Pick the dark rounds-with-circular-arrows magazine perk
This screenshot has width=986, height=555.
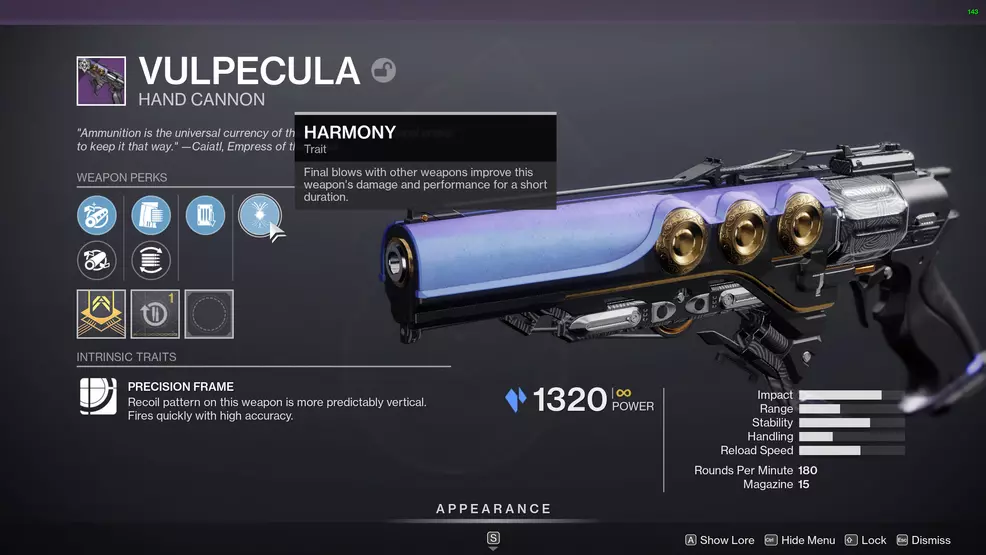point(151,261)
